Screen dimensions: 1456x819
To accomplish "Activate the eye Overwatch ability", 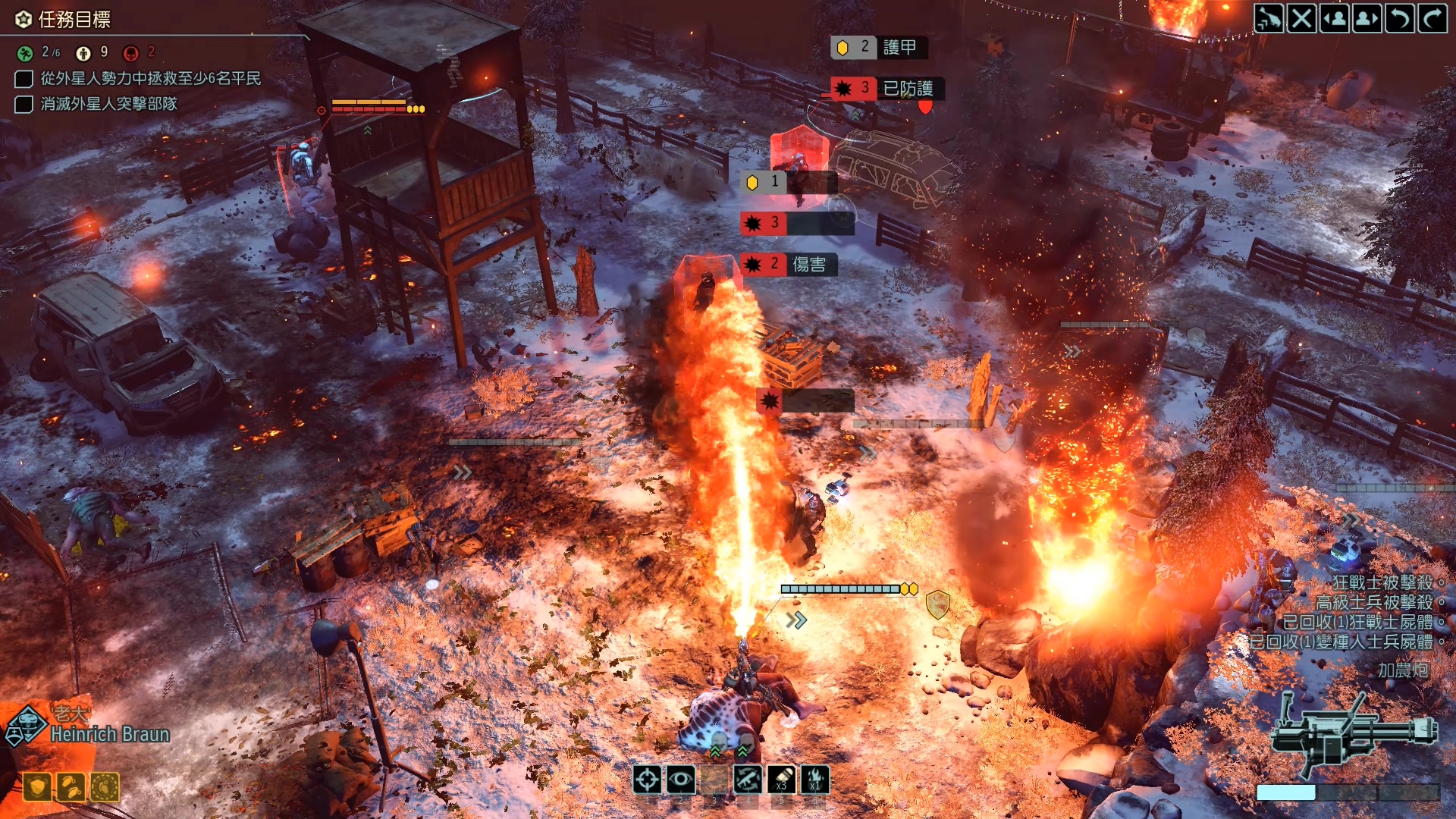I will click(x=680, y=779).
